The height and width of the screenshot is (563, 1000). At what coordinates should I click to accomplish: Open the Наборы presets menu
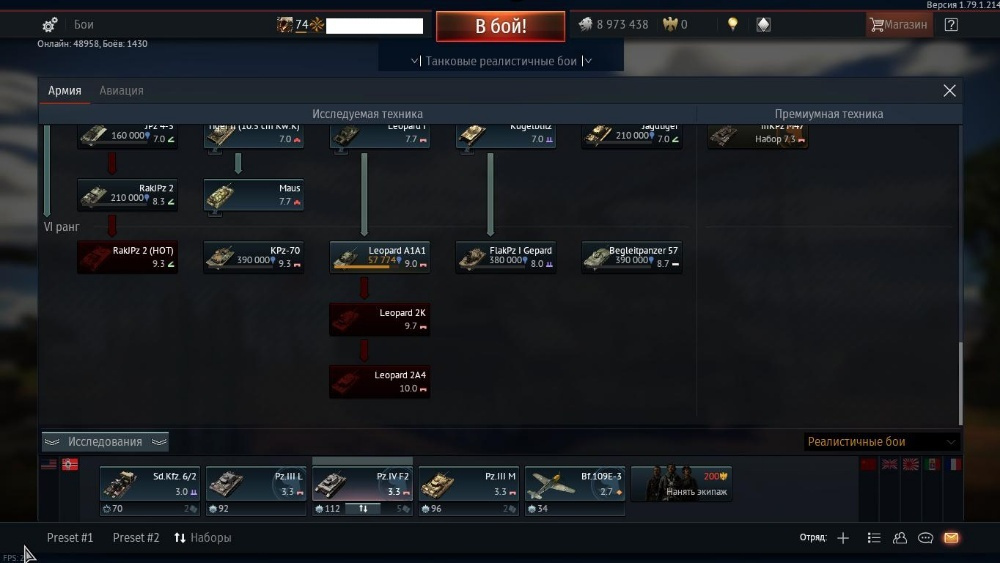(203, 538)
